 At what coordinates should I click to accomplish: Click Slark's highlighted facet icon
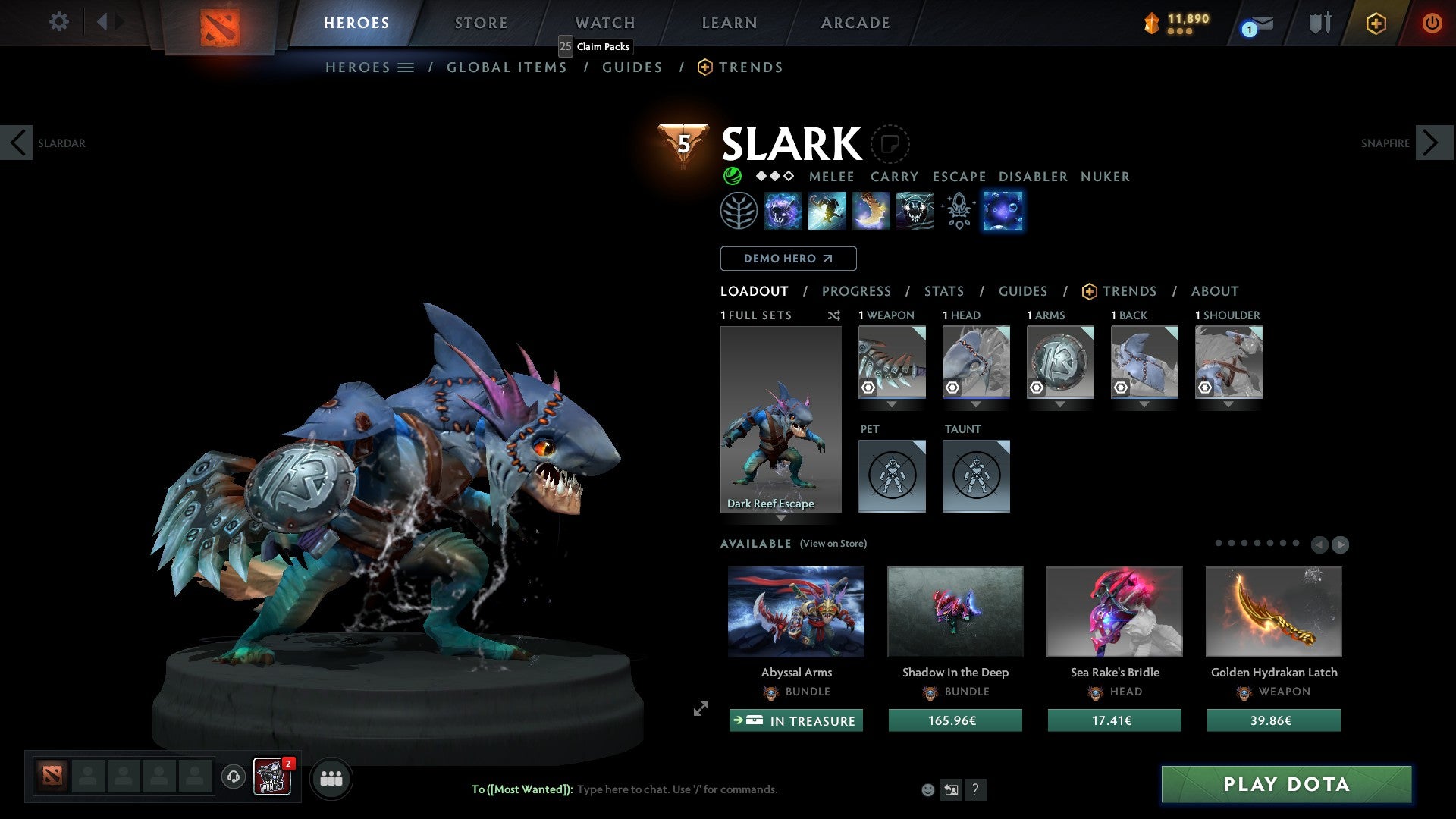[x=1003, y=211]
